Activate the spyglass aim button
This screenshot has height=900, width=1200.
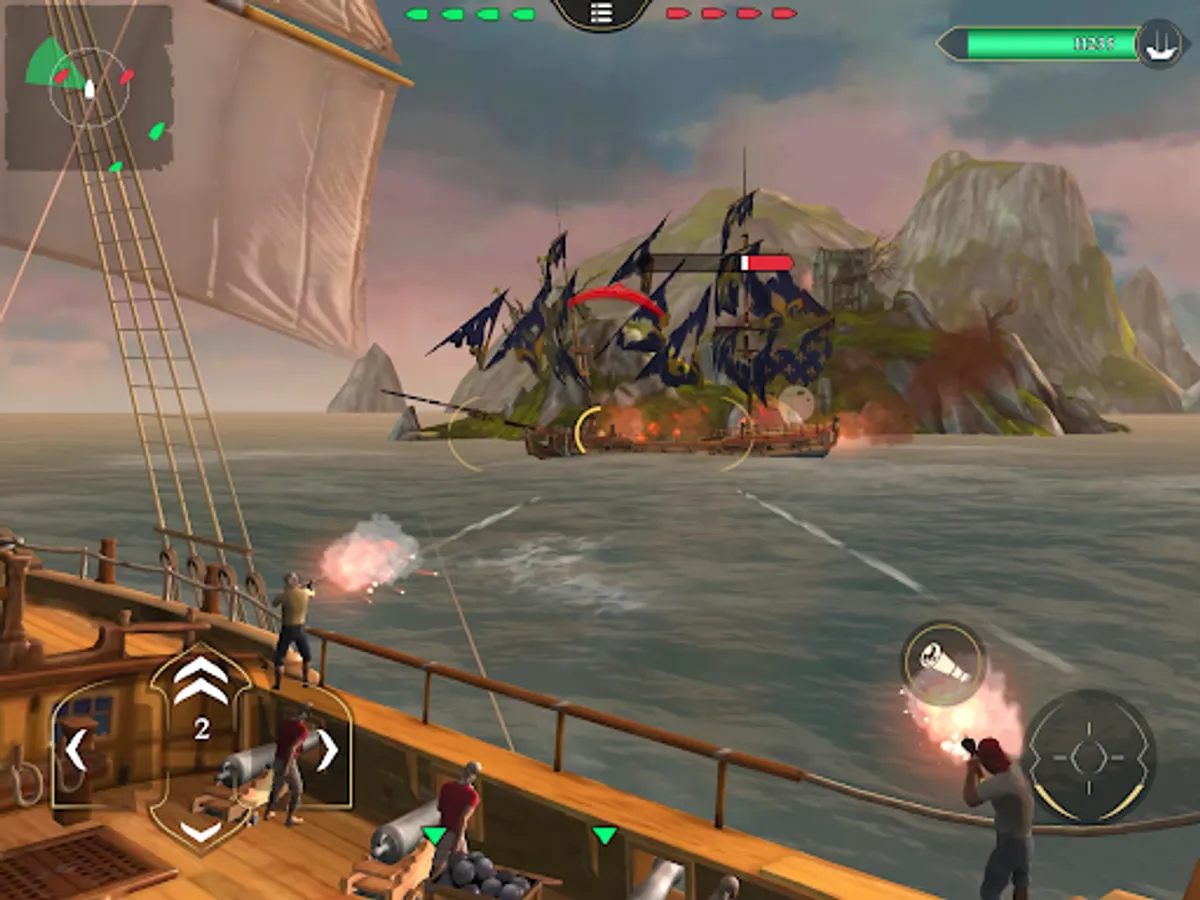tap(943, 663)
